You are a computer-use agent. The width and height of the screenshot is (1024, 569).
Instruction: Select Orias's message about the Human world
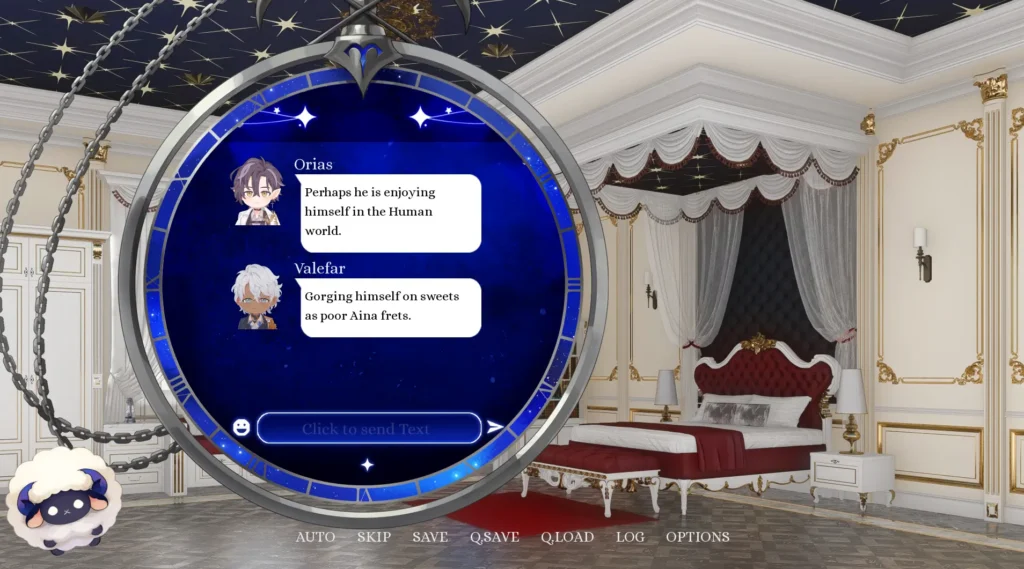tap(390, 212)
